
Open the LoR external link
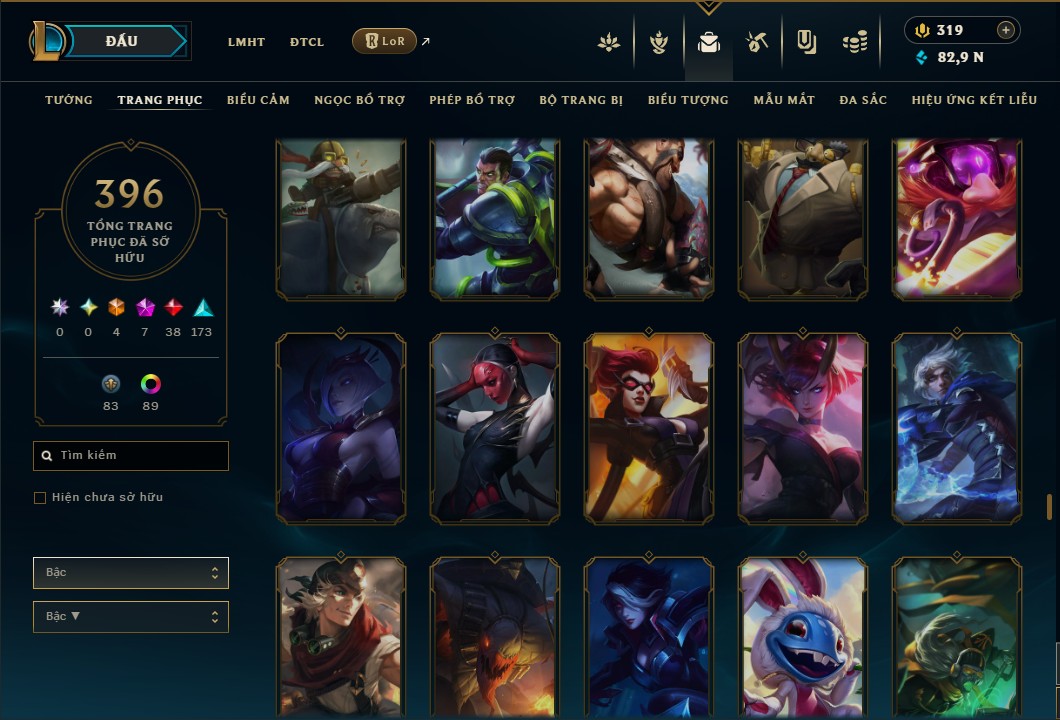pyautogui.click(x=384, y=41)
